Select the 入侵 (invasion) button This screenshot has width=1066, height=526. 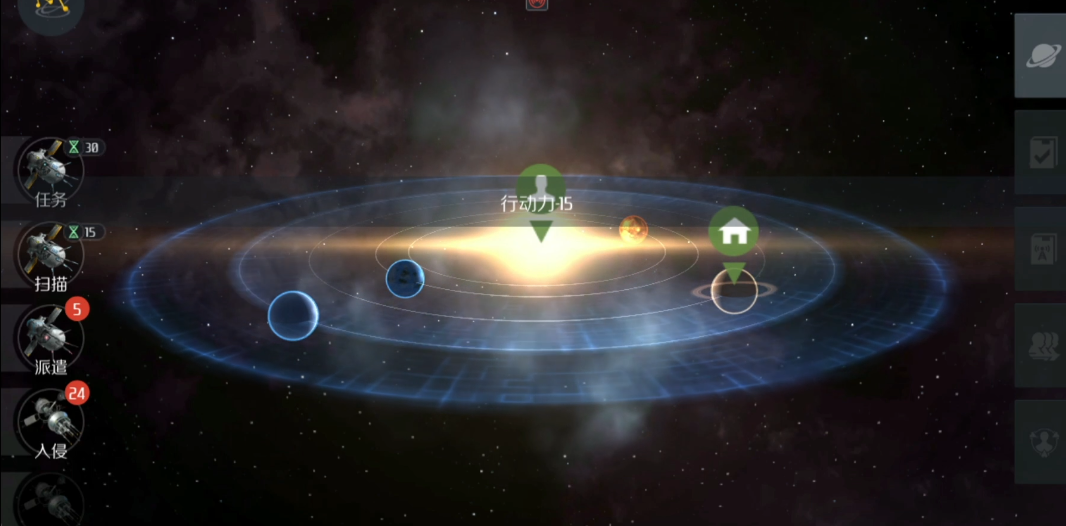pyautogui.click(x=50, y=420)
